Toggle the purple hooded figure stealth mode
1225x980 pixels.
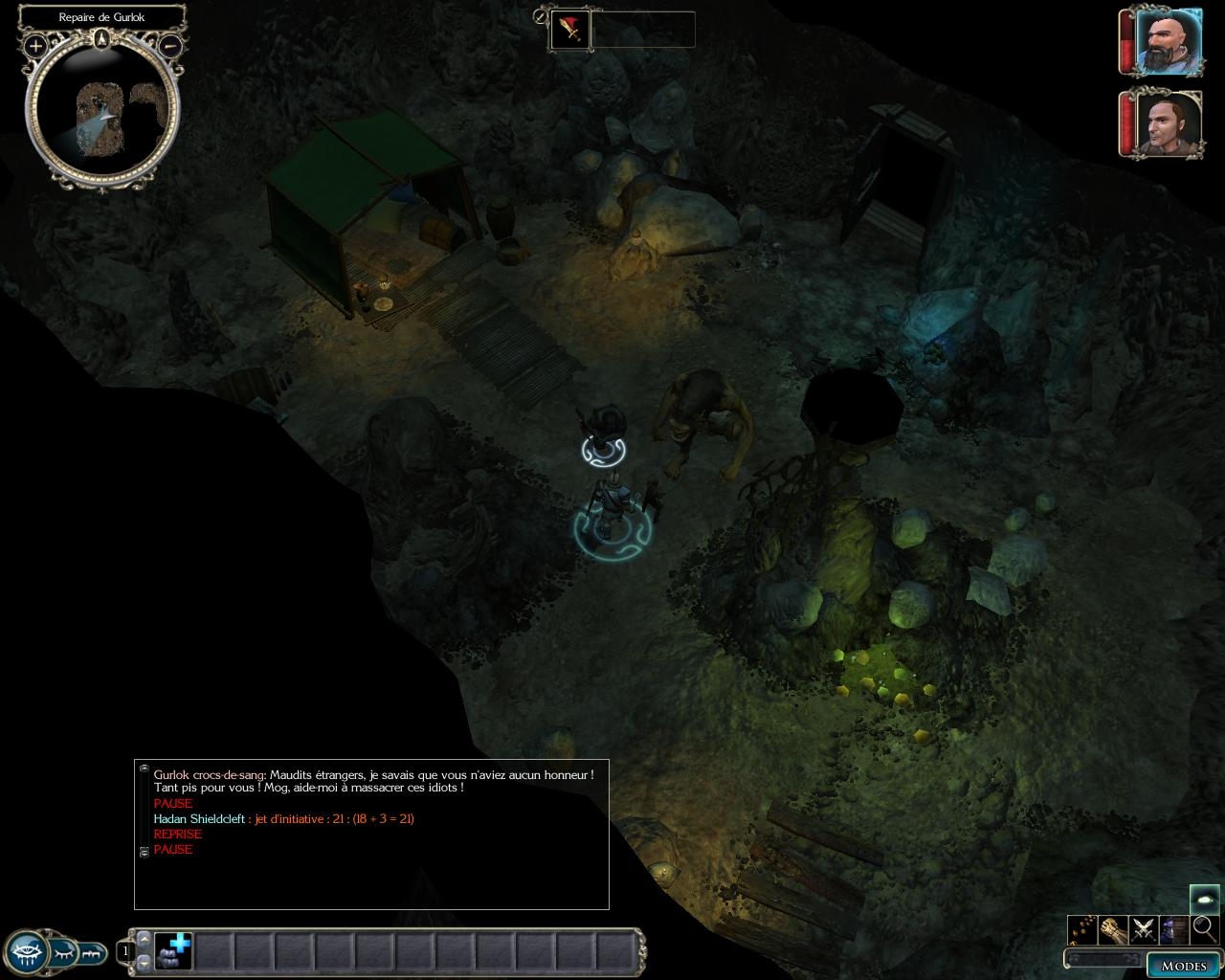[1173, 928]
